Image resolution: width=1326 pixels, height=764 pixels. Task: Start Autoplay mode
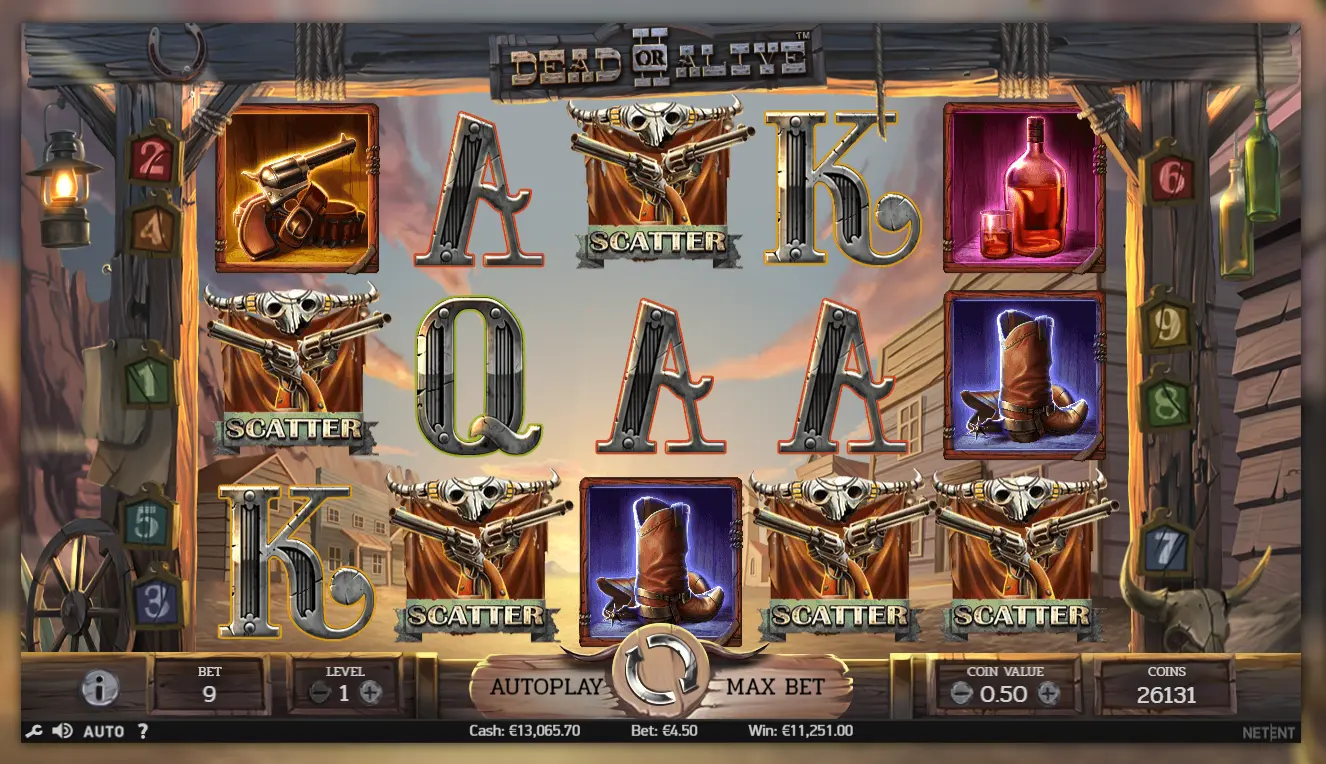tap(546, 687)
